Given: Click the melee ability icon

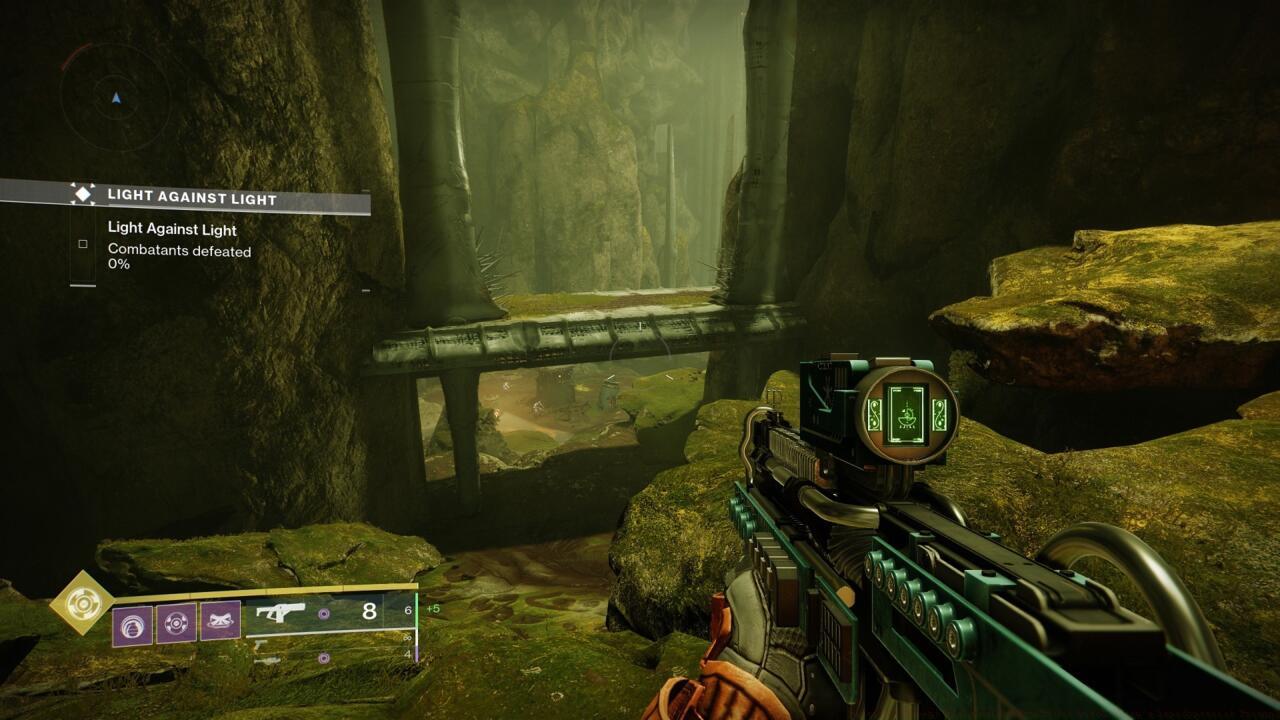Looking at the screenshot, I should pyautogui.click(x=220, y=620).
